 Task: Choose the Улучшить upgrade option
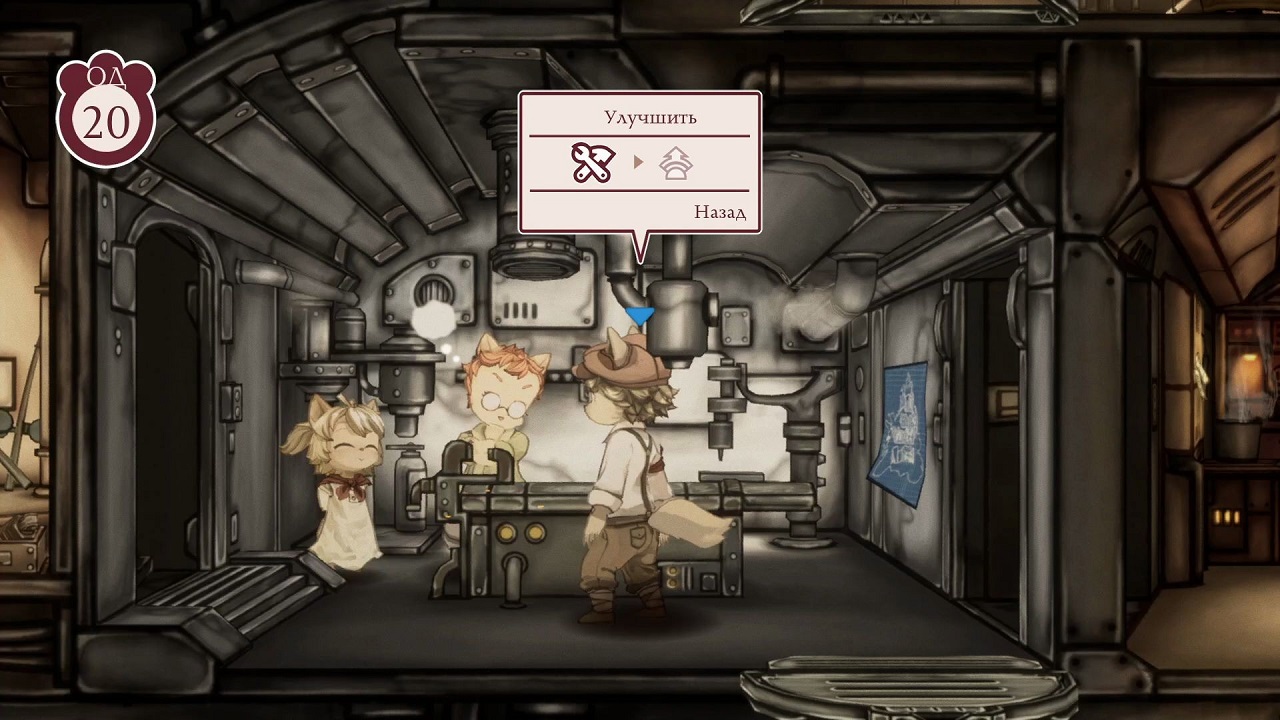point(650,117)
